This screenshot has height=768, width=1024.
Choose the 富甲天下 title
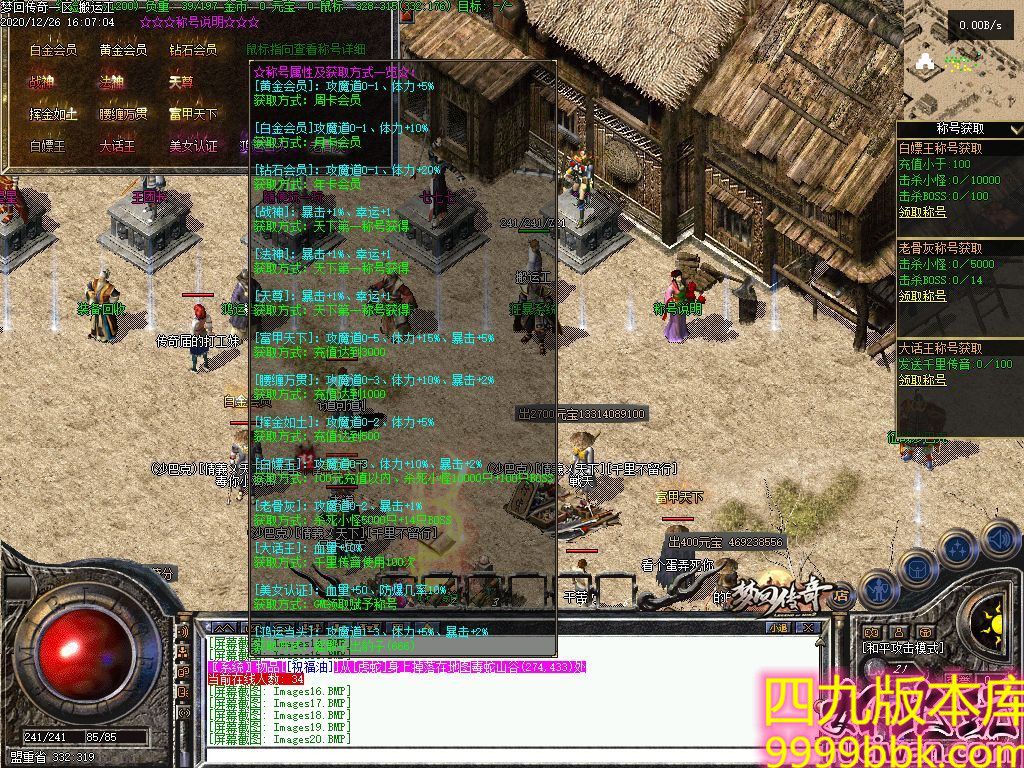[x=193, y=114]
